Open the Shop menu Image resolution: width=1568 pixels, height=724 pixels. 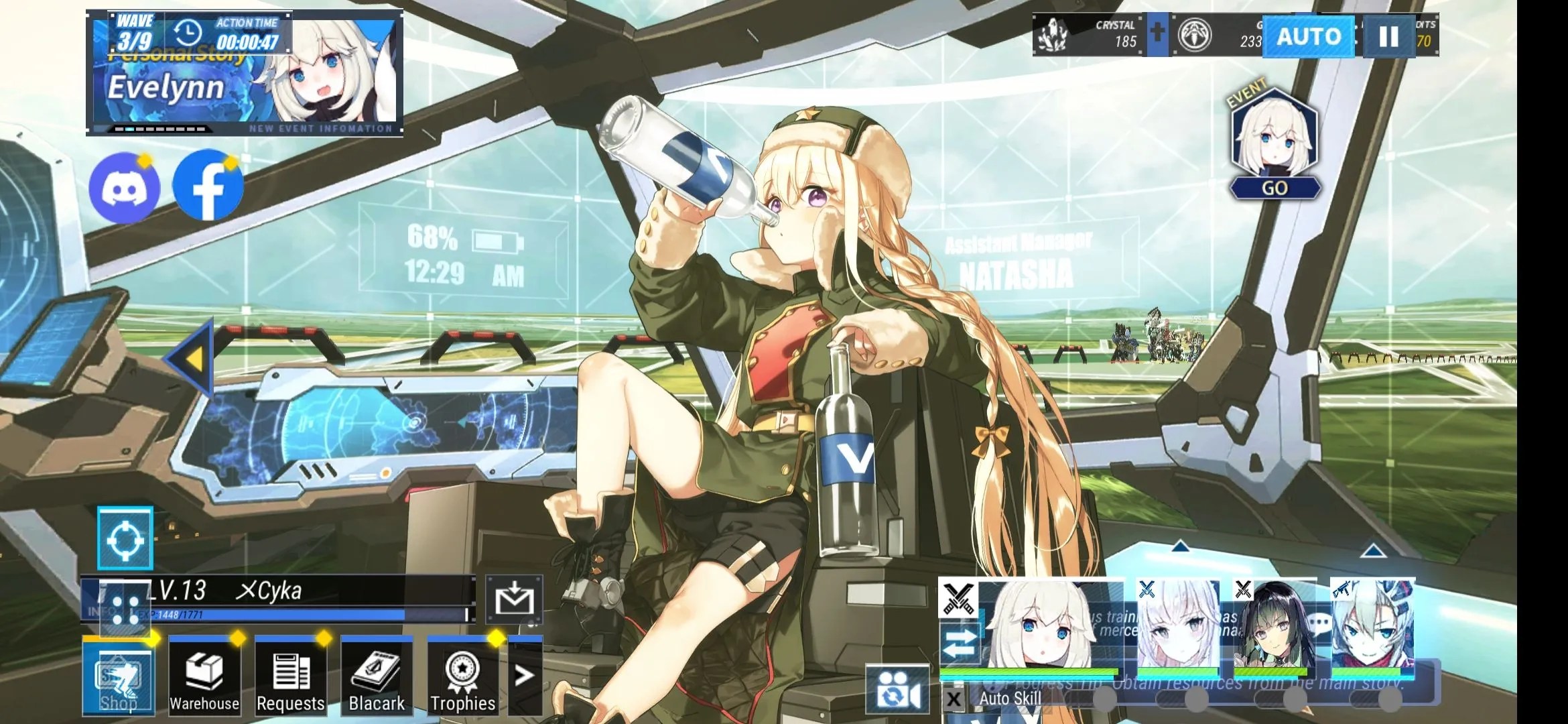[119, 677]
